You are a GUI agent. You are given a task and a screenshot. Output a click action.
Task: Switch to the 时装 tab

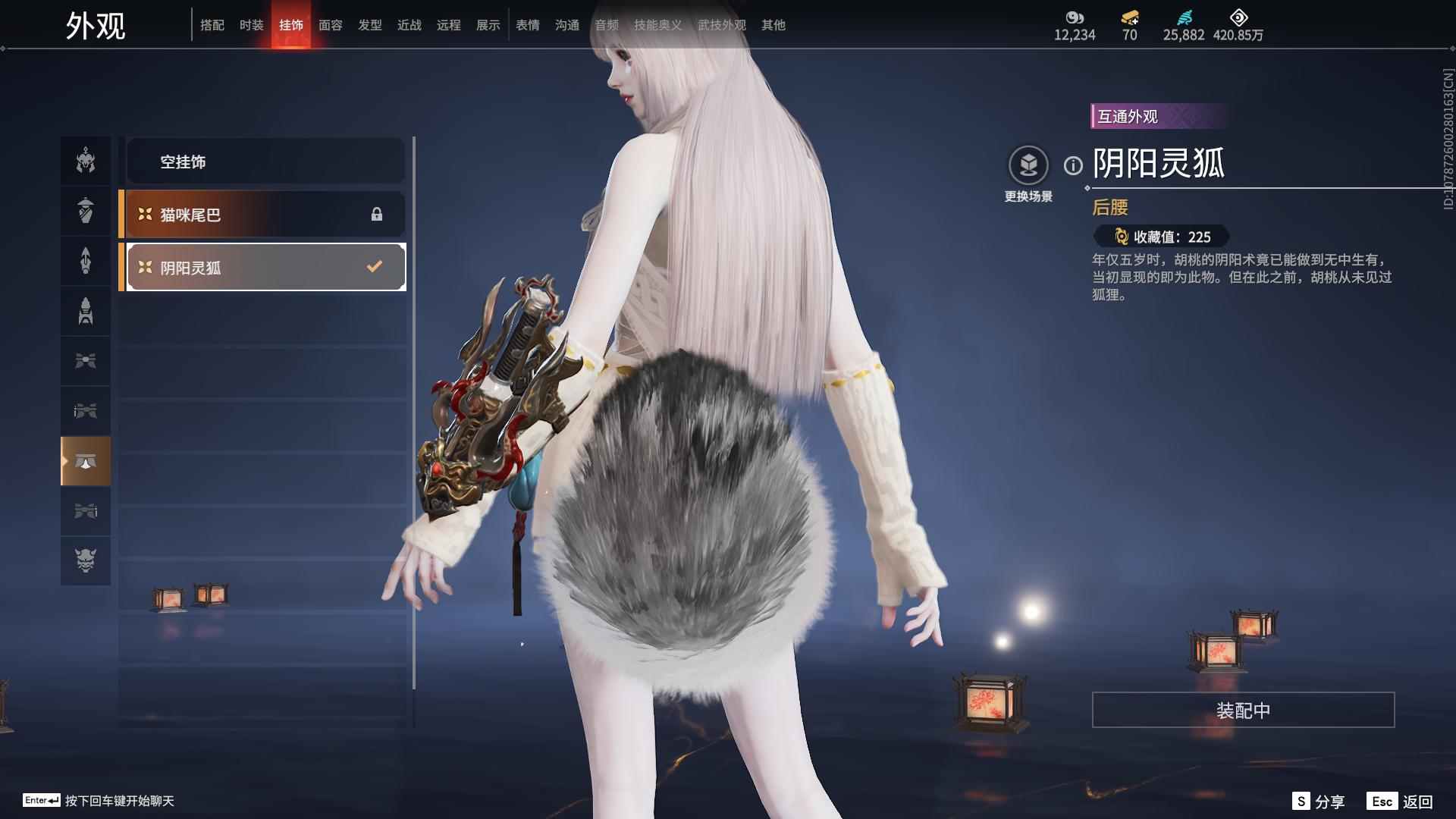(x=252, y=24)
